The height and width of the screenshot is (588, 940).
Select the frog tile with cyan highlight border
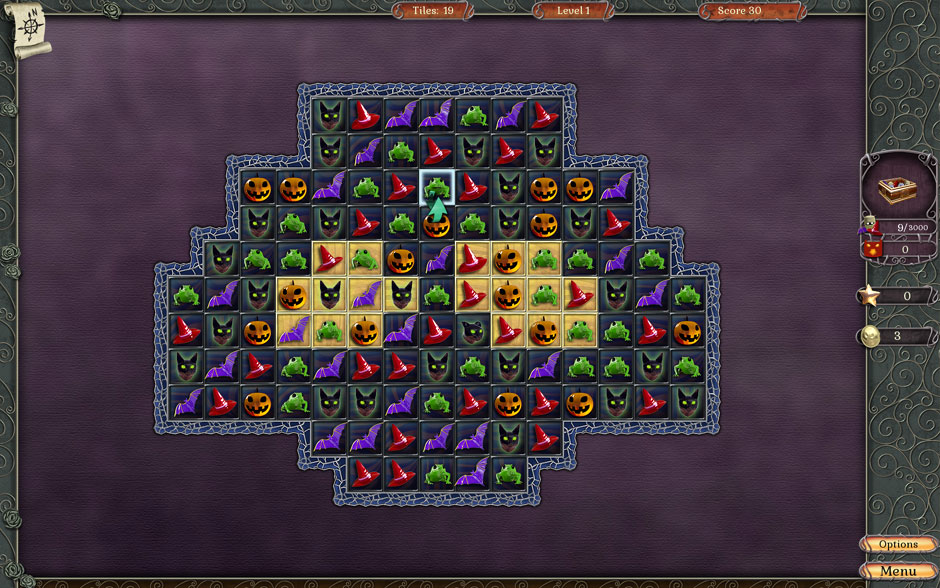[x=436, y=187]
